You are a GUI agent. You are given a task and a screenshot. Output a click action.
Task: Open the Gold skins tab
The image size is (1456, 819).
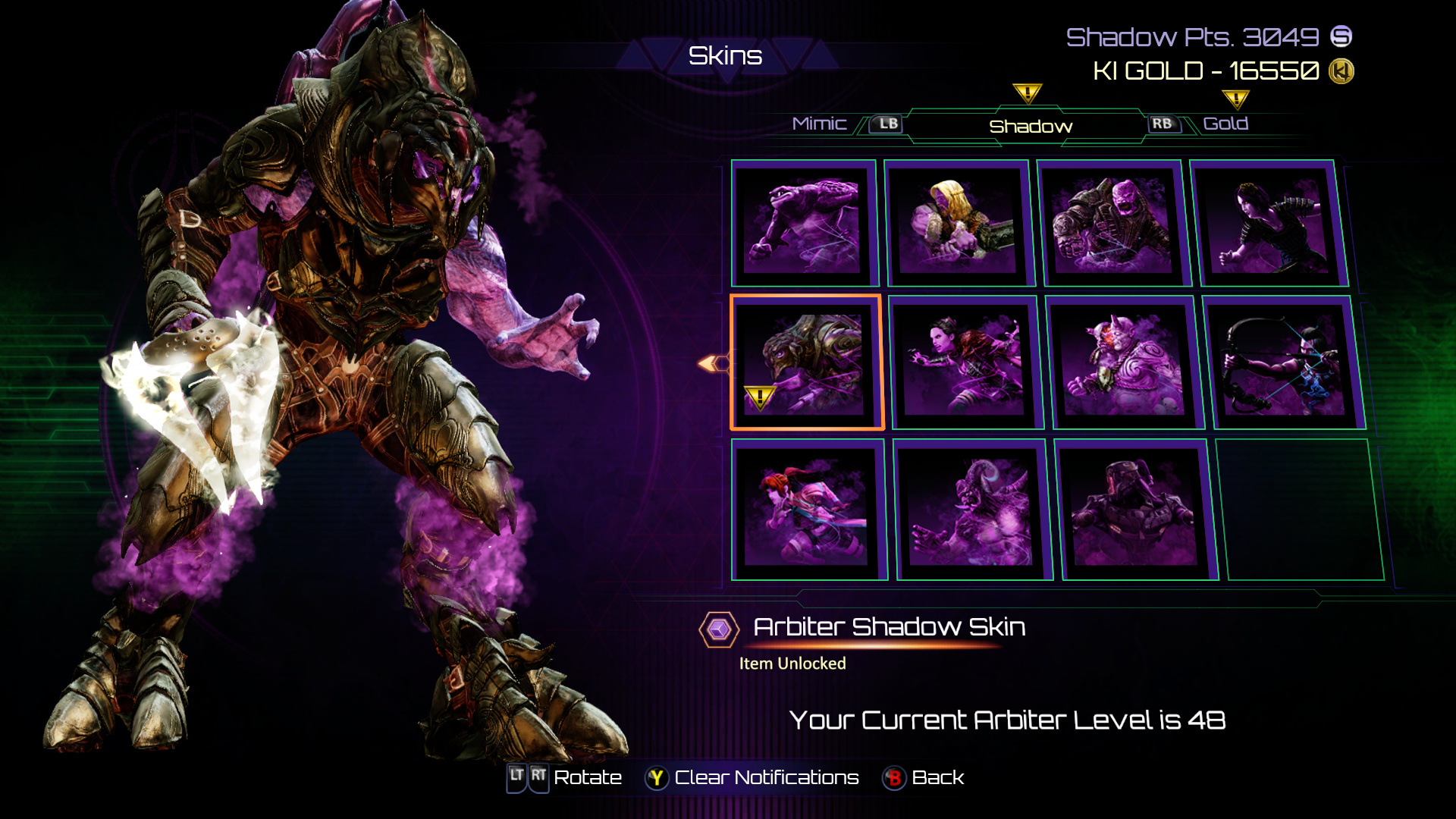tap(1225, 124)
